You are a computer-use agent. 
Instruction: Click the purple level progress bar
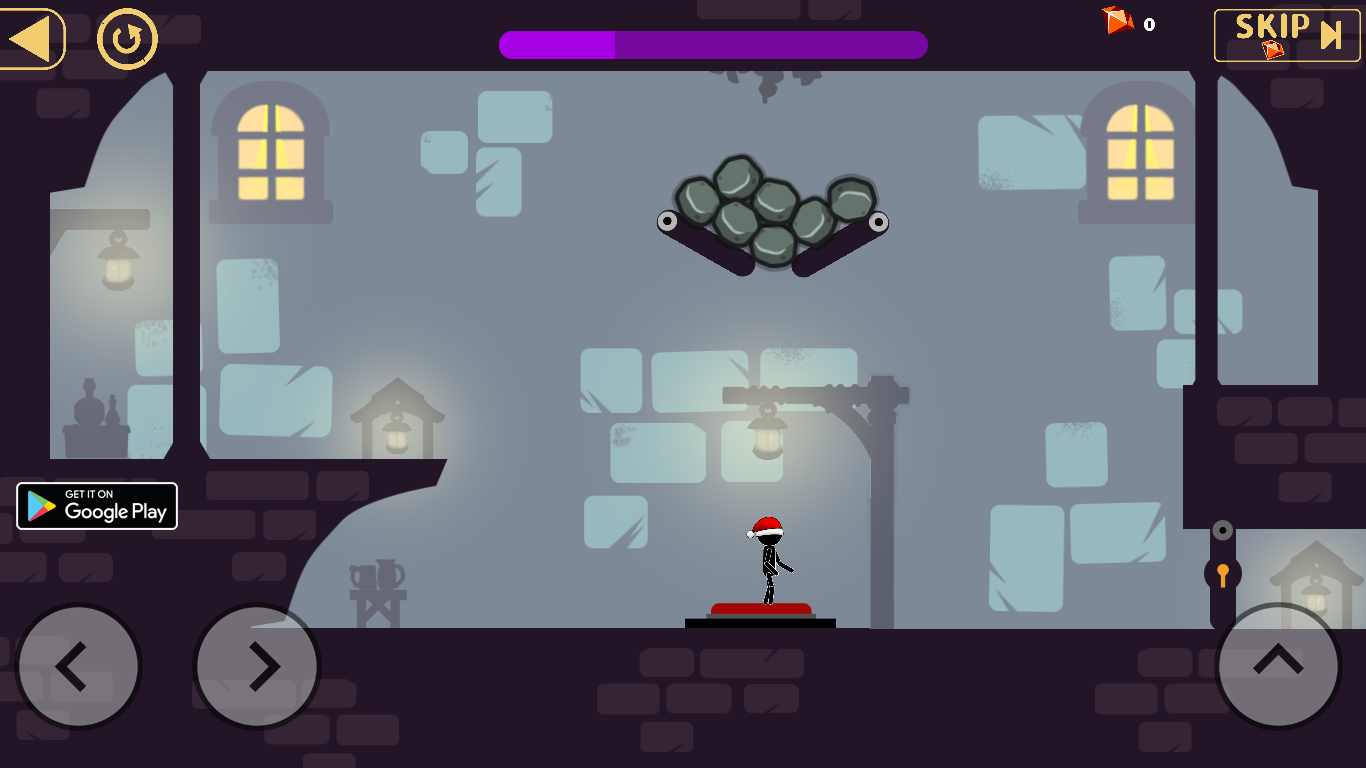click(712, 45)
